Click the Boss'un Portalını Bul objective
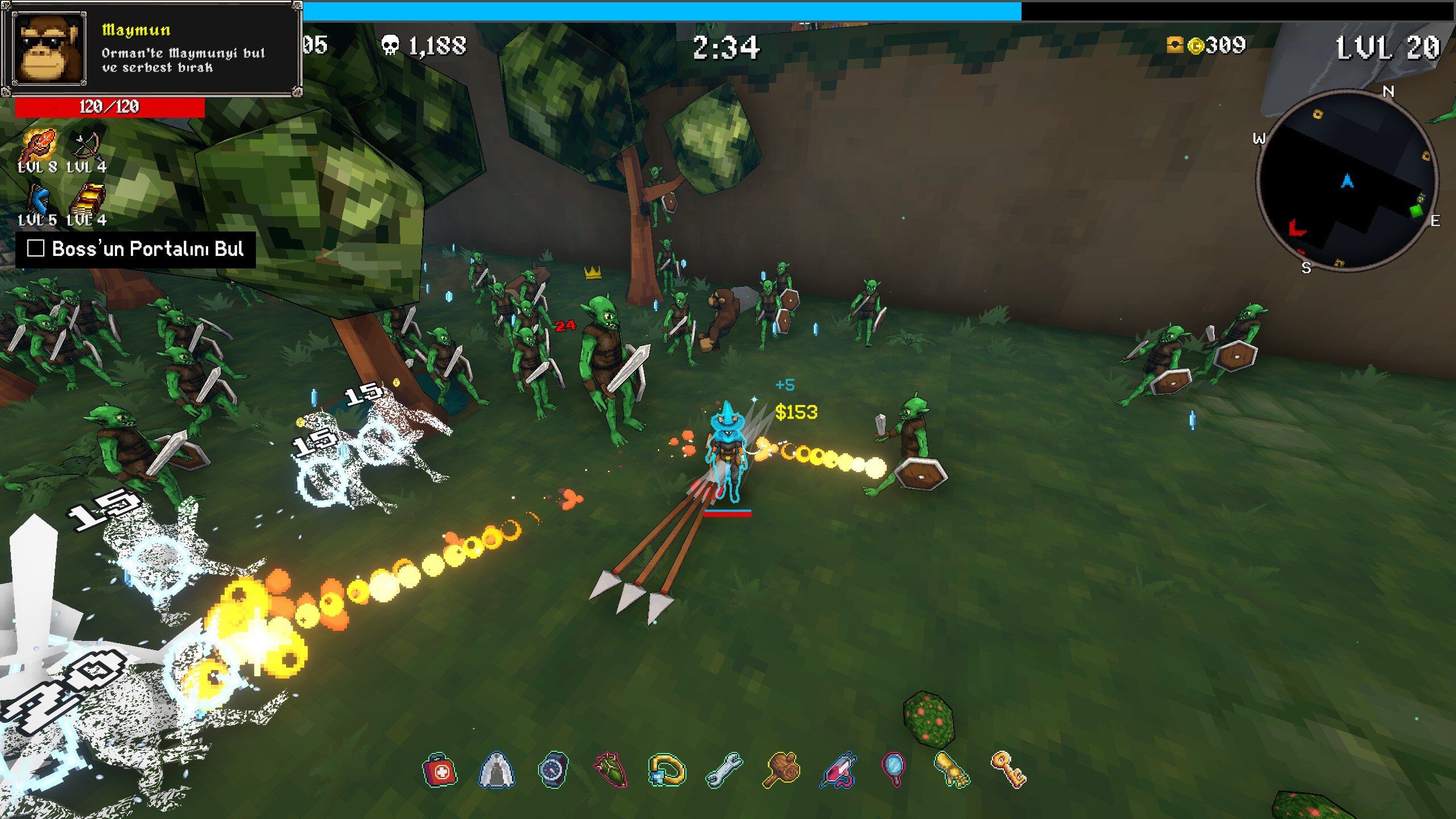 pyautogui.click(x=136, y=249)
